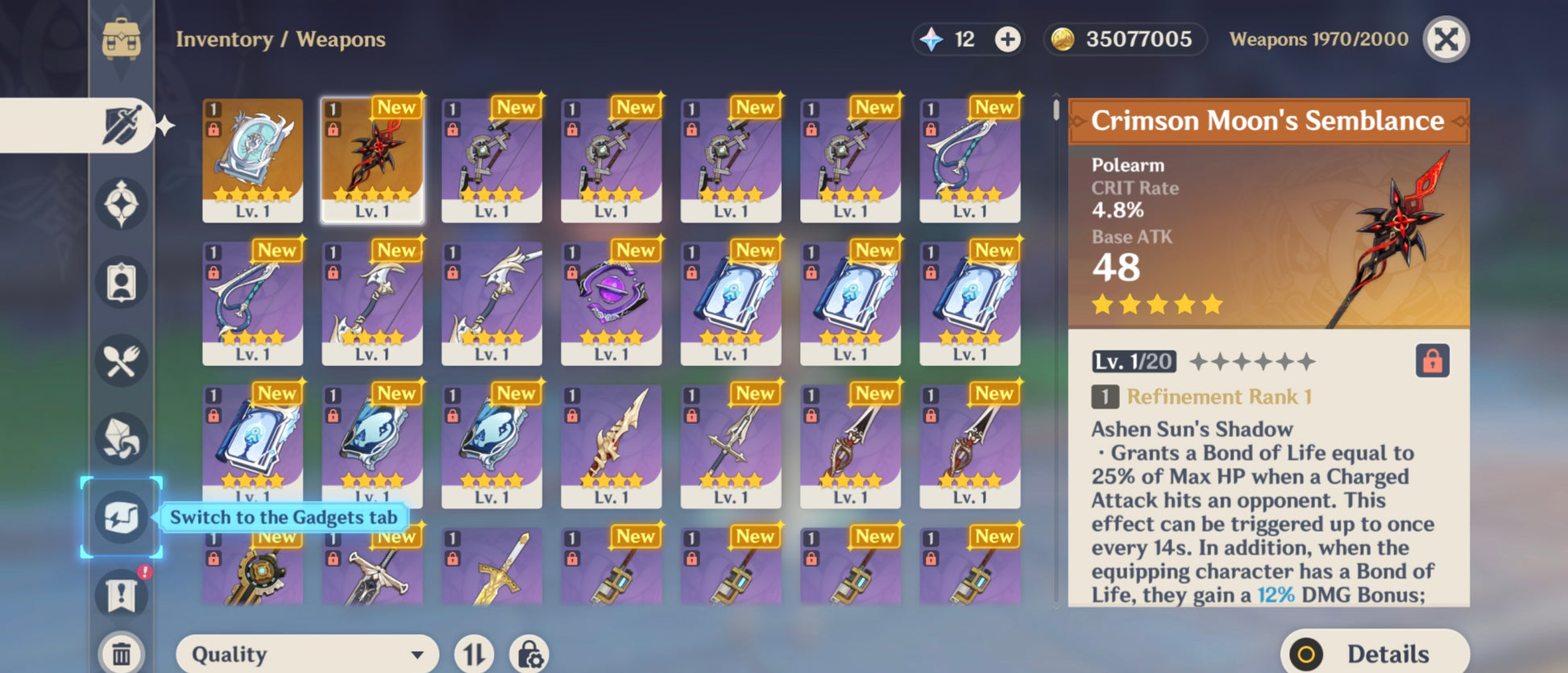The height and width of the screenshot is (673, 1568).
Task: Select the golden serrated sword slot
Action: point(611,445)
